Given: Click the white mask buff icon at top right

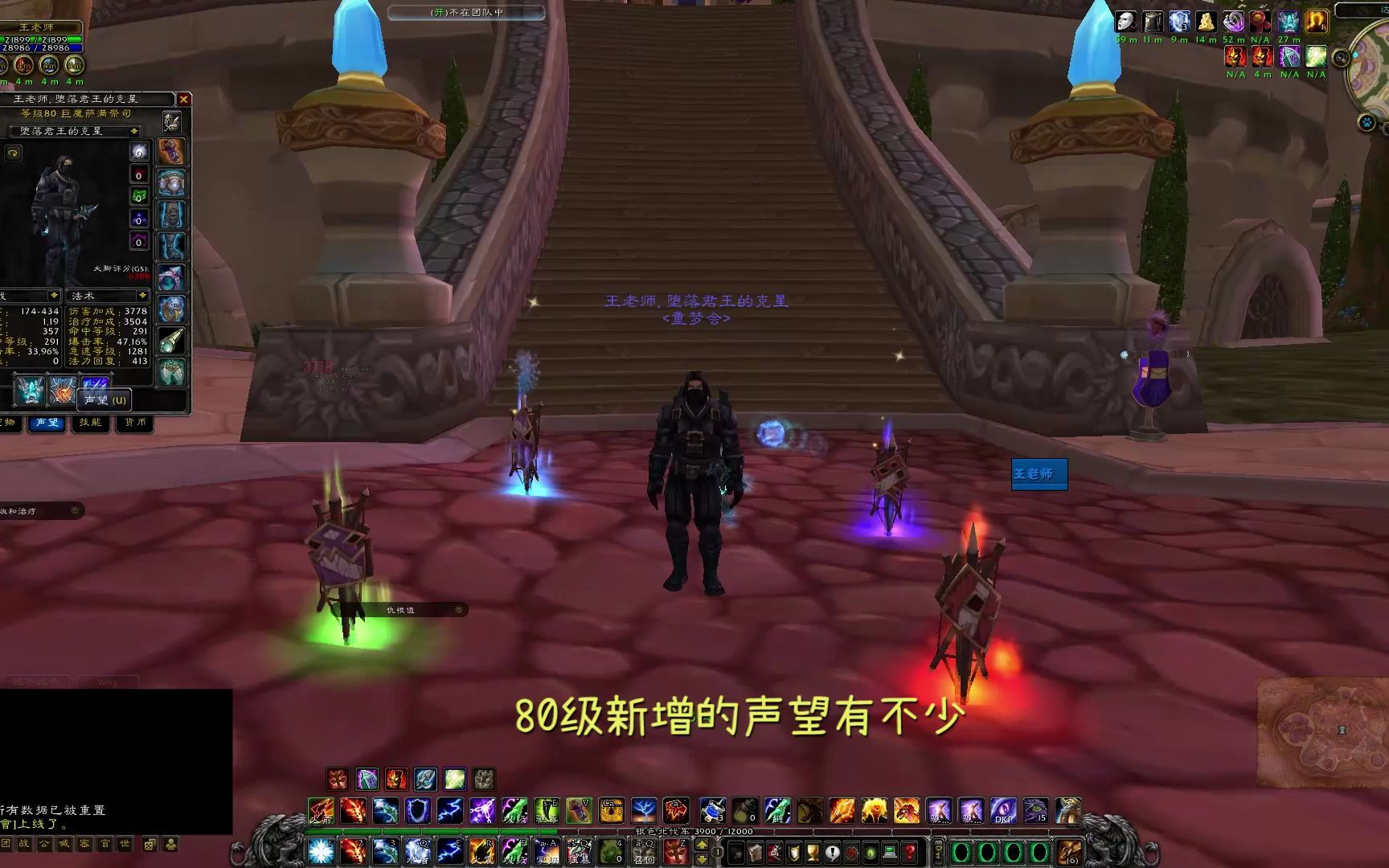Looking at the screenshot, I should [x=1125, y=22].
